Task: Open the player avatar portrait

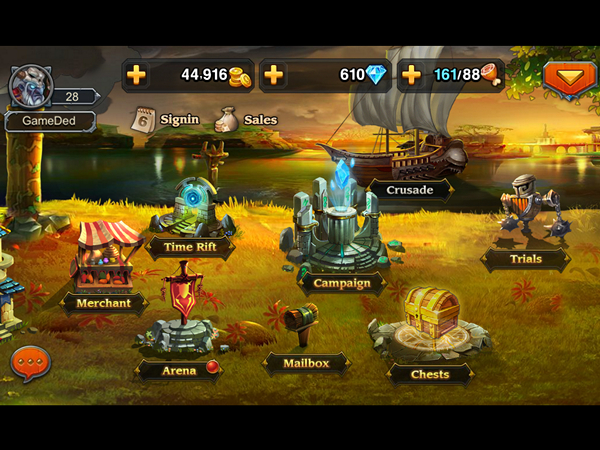Action: point(30,87)
